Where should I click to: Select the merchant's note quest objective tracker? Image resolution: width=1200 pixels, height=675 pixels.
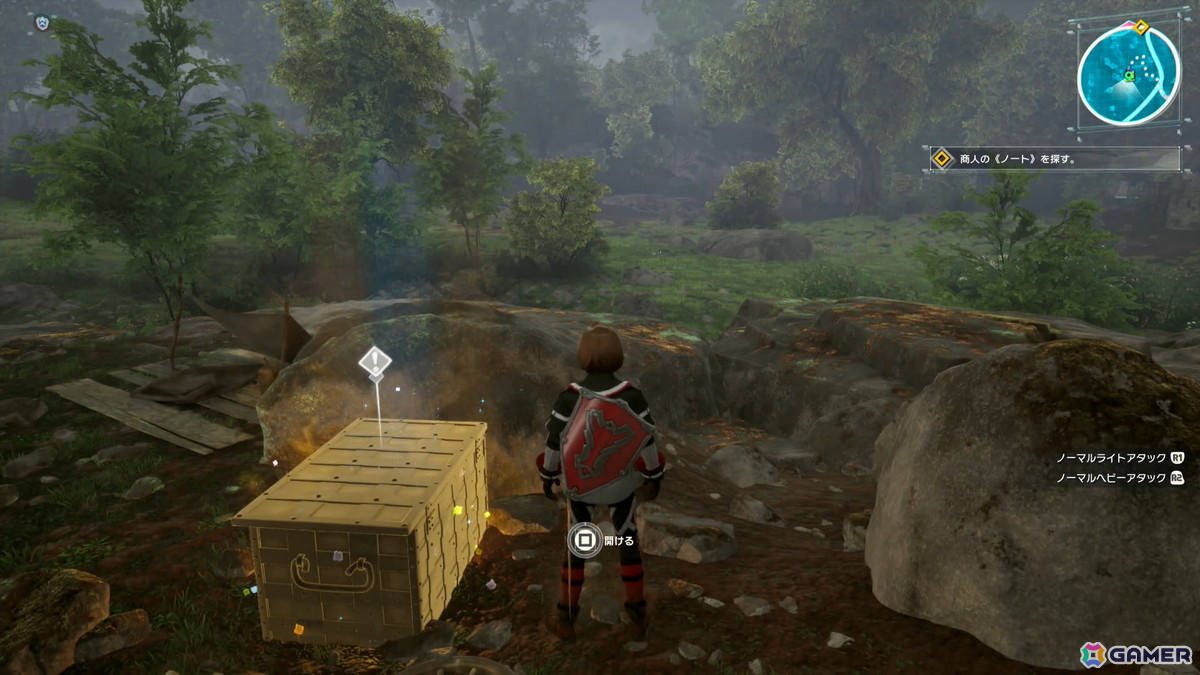pos(1054,159)
